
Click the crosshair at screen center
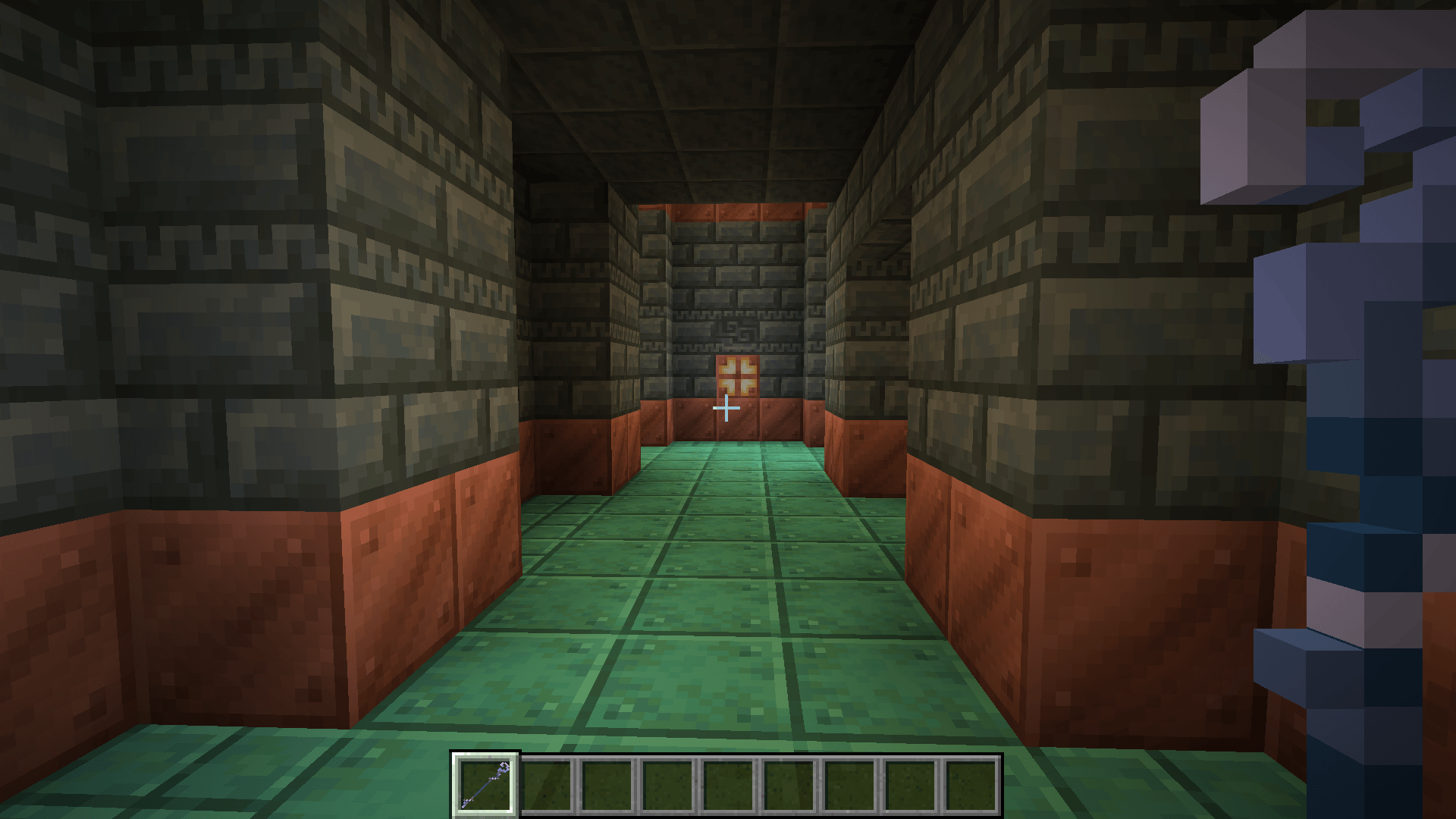pyautogui.click(x=728, y=408)
